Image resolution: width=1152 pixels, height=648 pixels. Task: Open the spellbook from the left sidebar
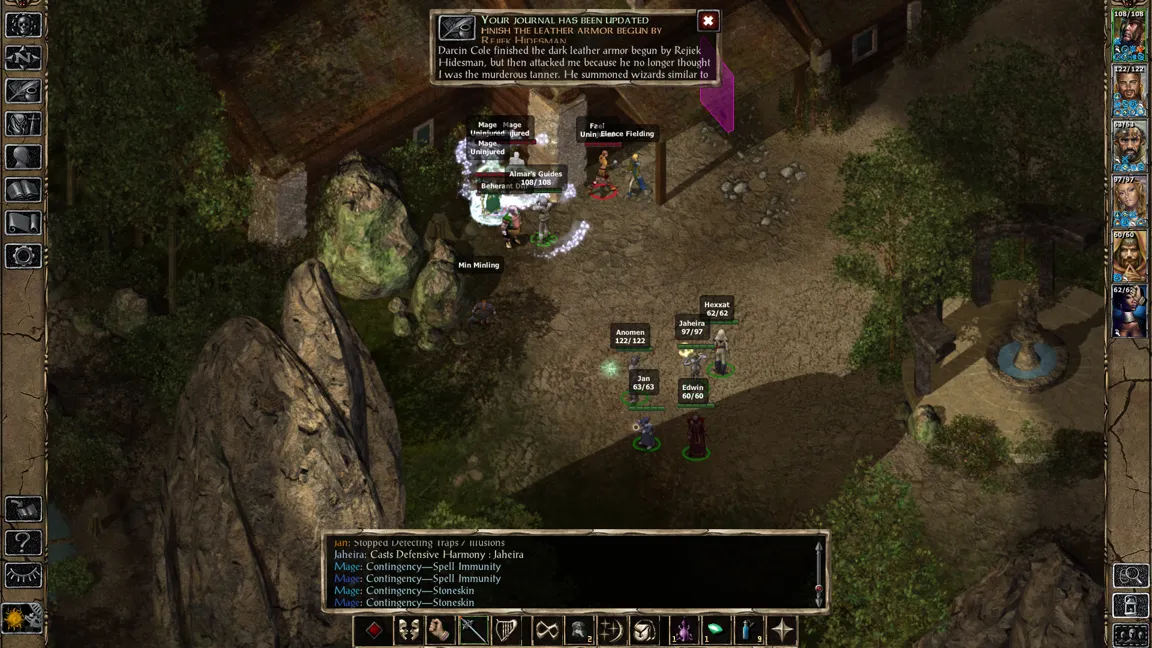pos(23,189)
